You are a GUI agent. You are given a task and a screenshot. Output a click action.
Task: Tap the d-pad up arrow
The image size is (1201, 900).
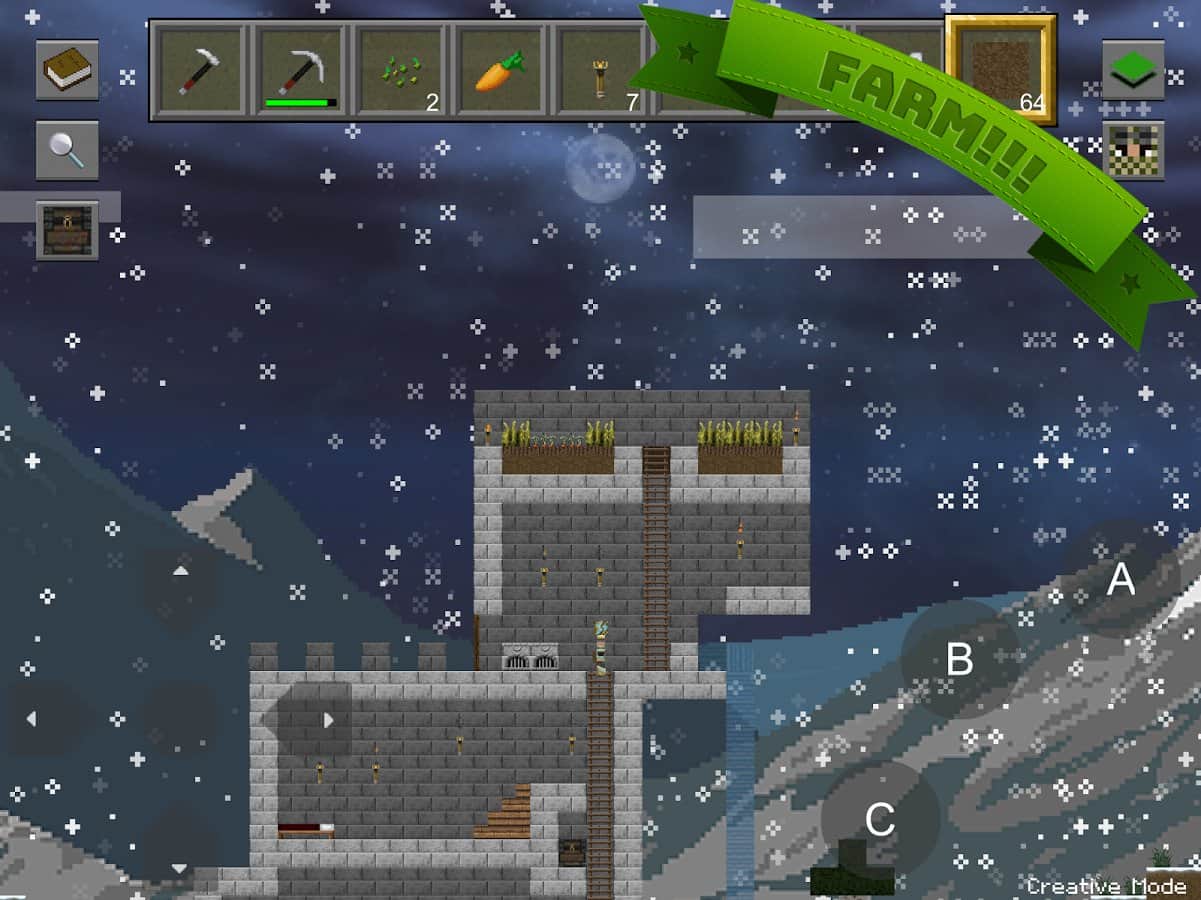click(x=180, y=571)
